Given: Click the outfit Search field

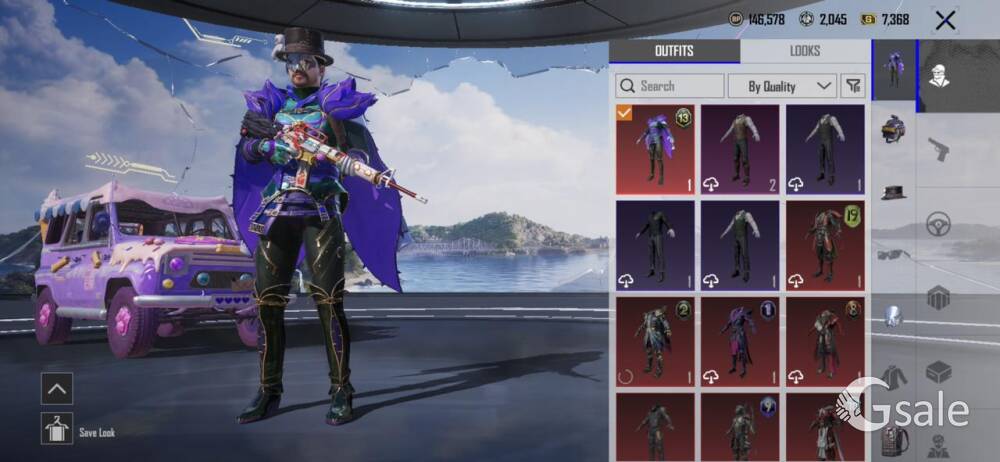Looking at the screenshot, I should pos(670,86).
